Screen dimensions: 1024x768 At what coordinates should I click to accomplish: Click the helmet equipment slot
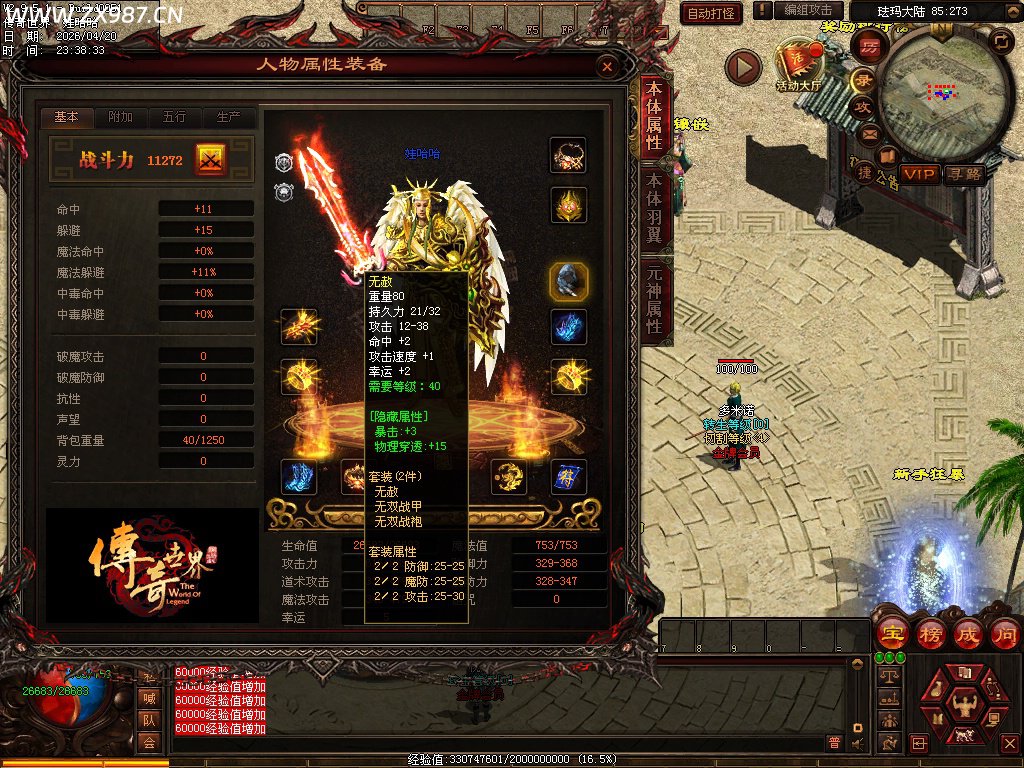(x=568, y=206)
